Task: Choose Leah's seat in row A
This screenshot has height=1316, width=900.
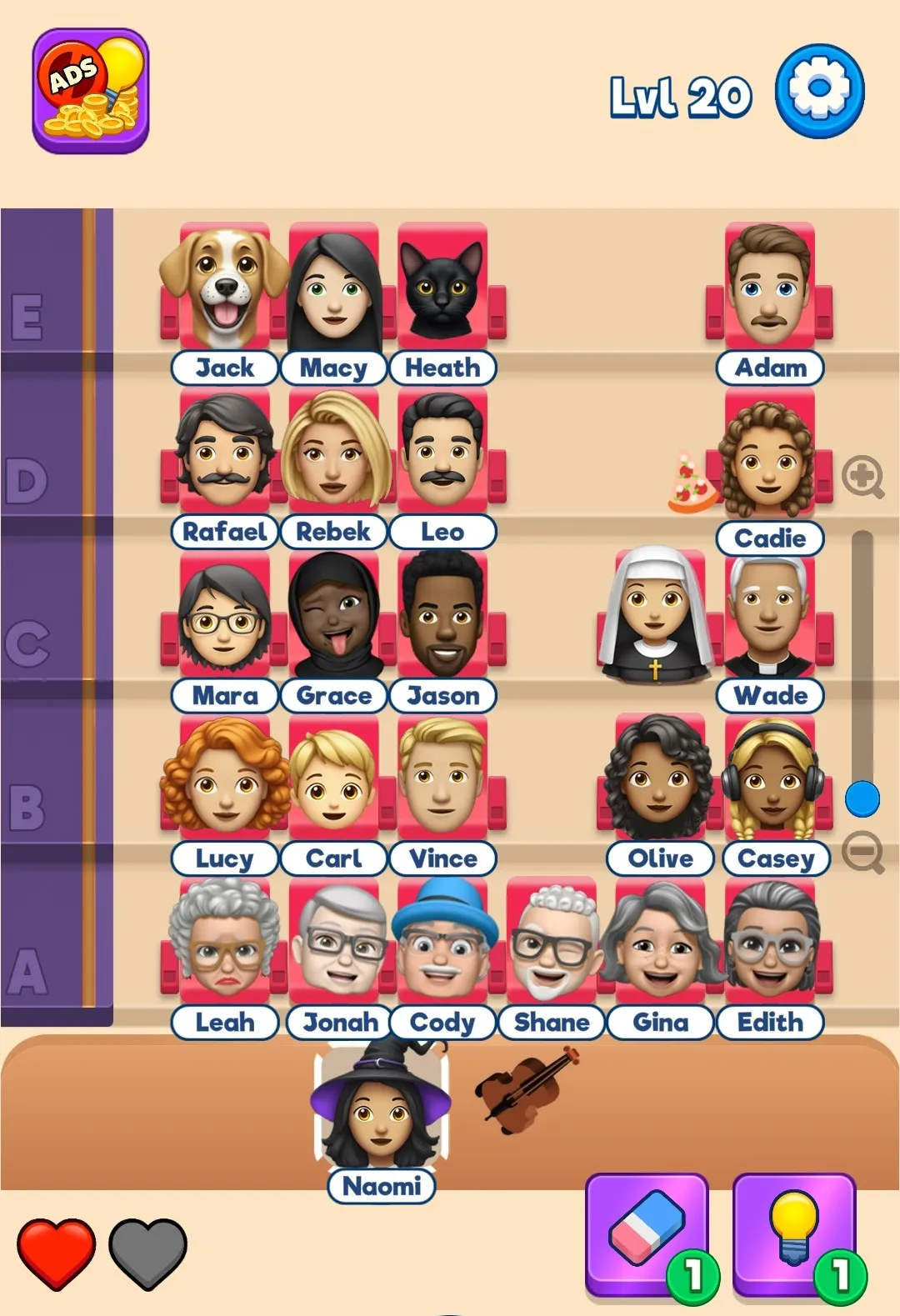Action: click(x=225, y=943)
